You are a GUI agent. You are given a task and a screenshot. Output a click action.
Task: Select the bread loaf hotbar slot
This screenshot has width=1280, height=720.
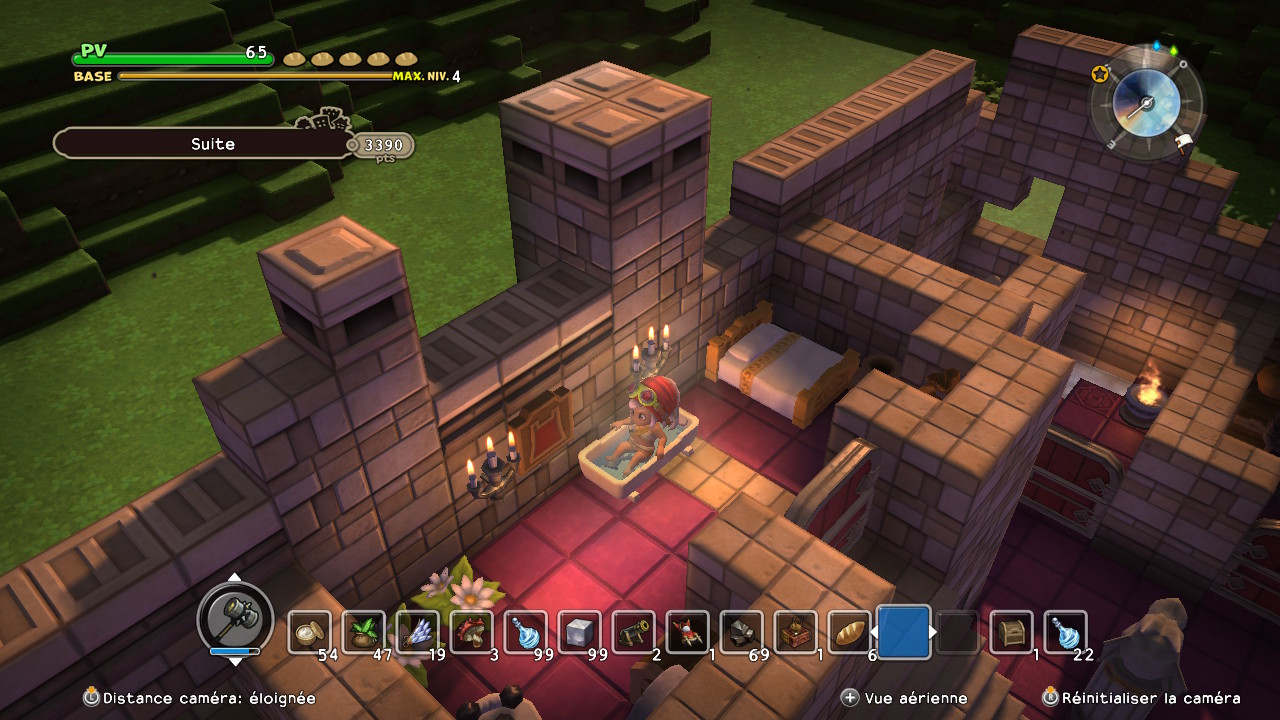click(850, 632)
